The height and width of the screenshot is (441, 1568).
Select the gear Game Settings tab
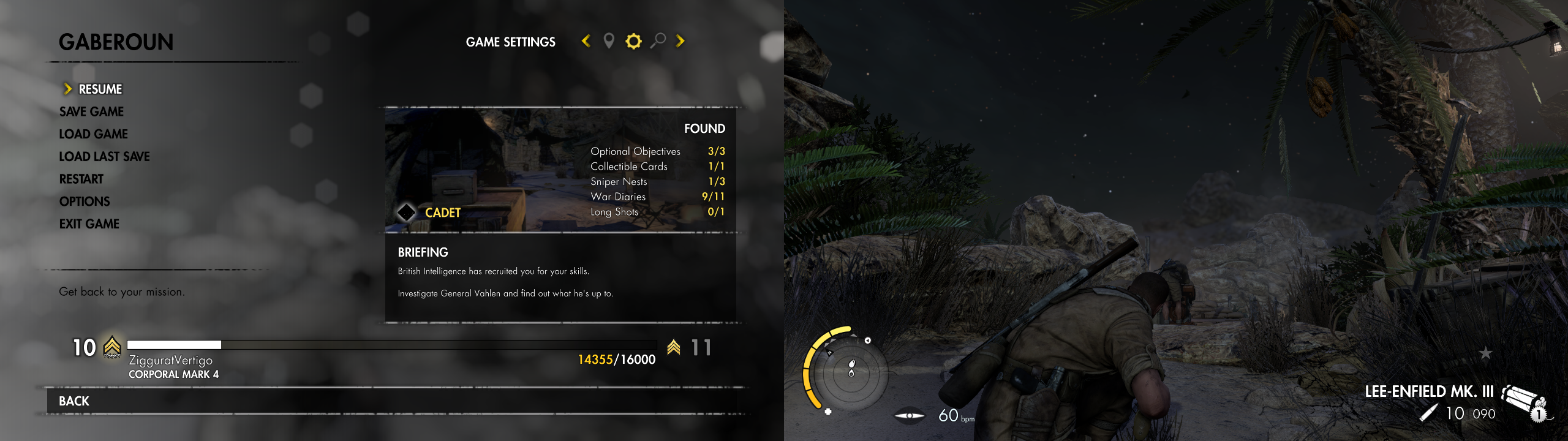tap(633, 41)
